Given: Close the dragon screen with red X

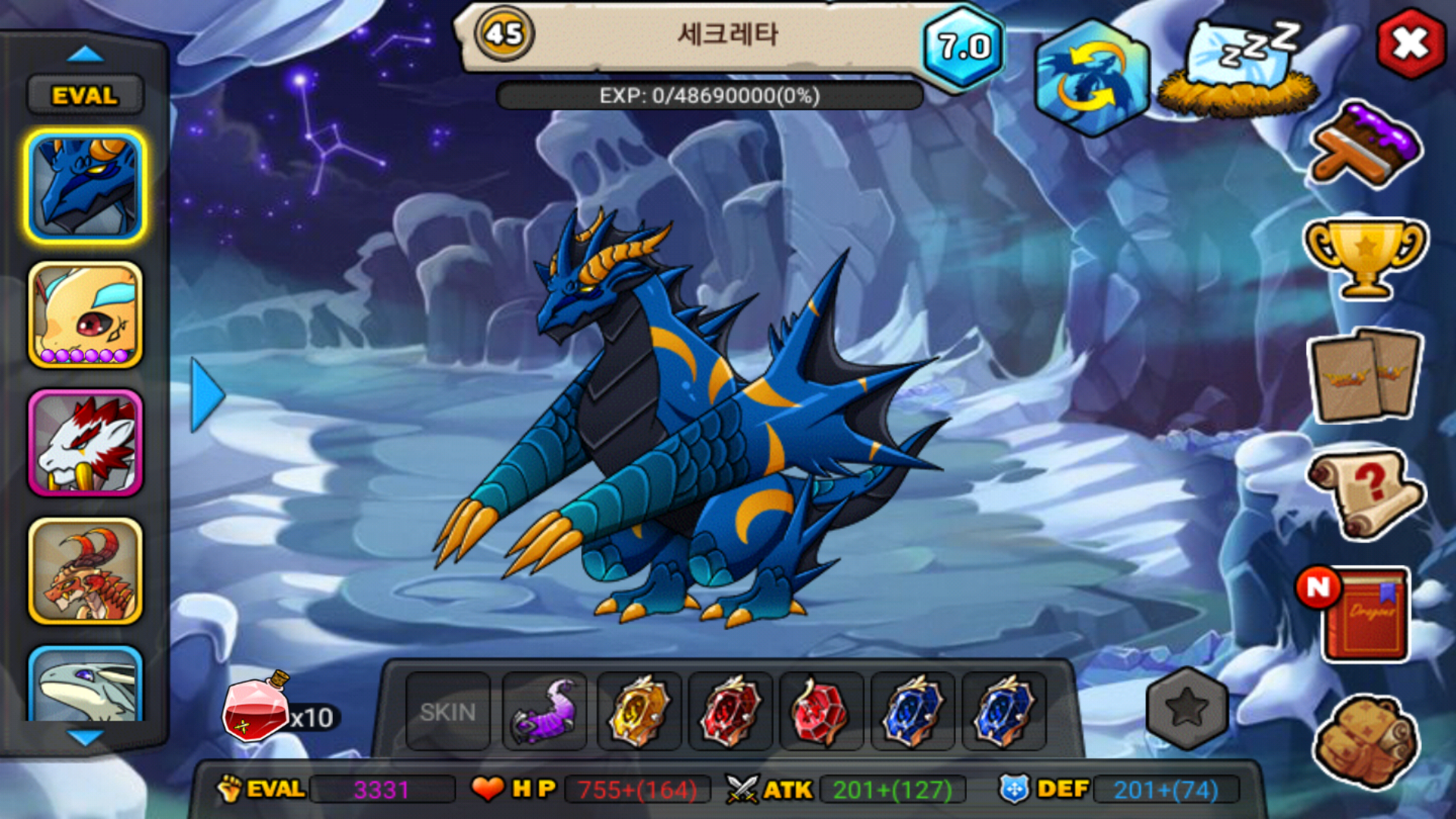Looking at the screenshot, I should click(x=1410, y=44).
